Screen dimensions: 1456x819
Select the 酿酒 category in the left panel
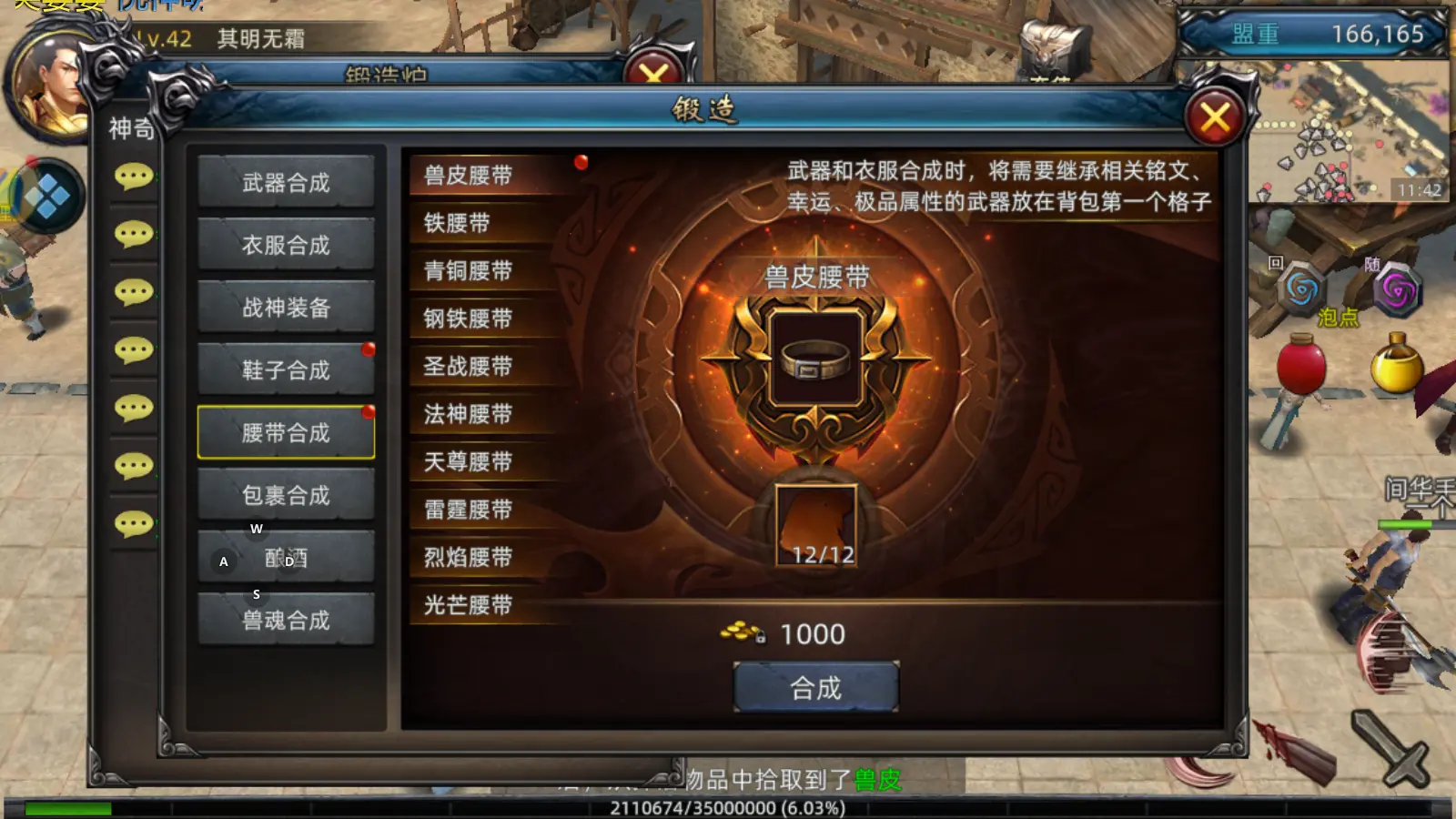tap(286, 559)
